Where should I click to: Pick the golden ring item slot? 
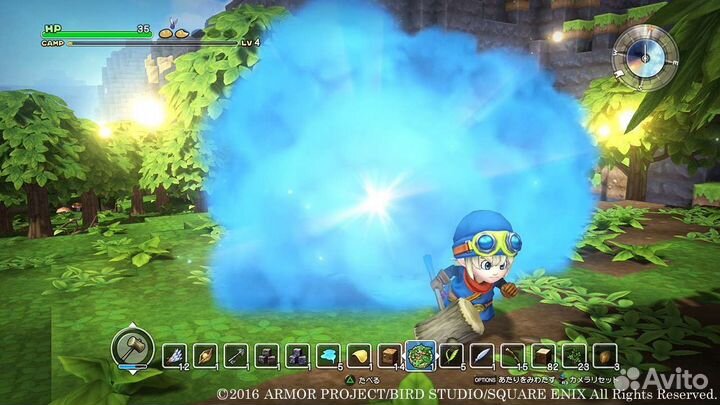tap(206, 354)
